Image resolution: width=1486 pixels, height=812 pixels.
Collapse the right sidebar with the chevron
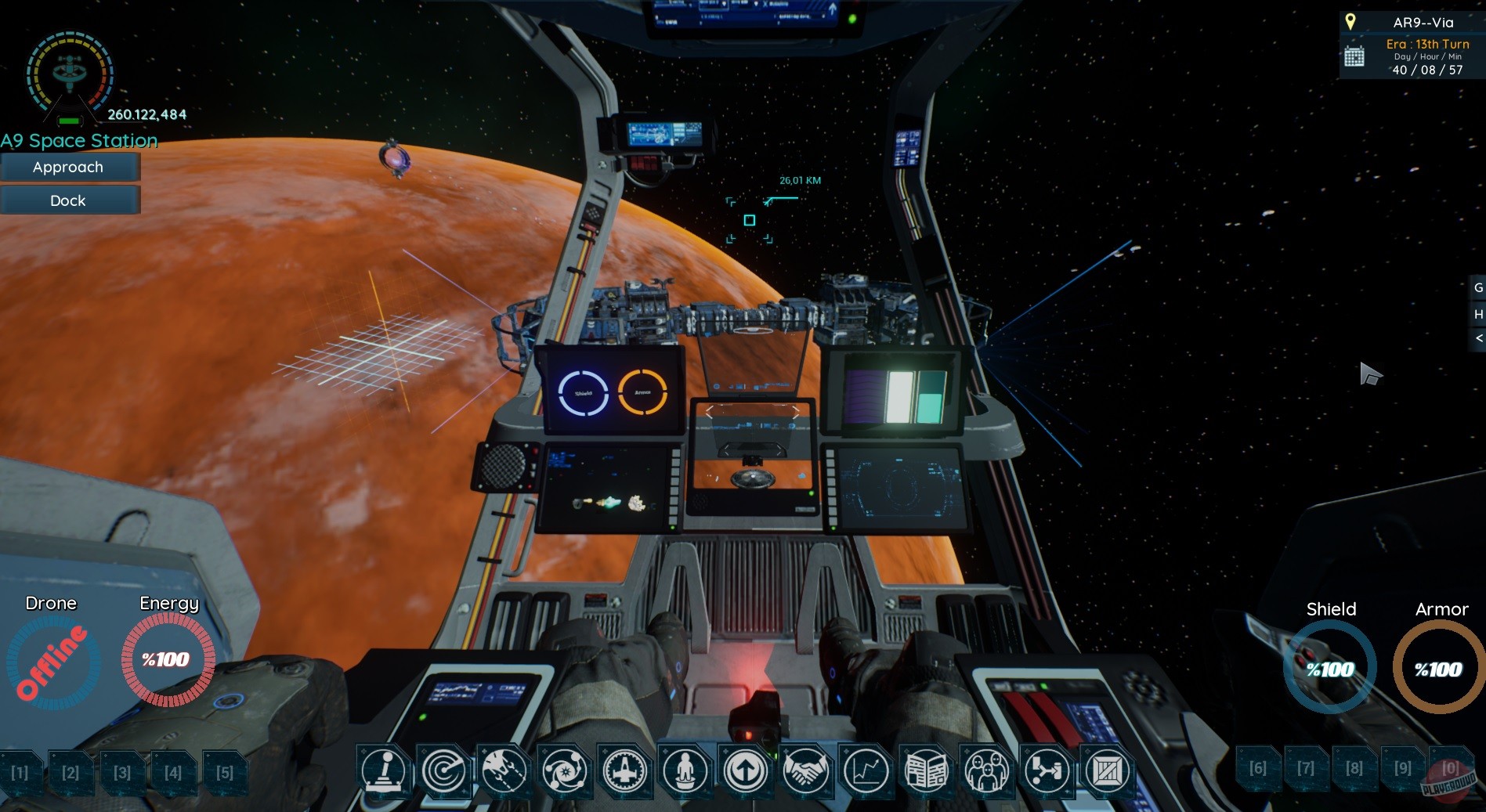(x=1479, y=339)
